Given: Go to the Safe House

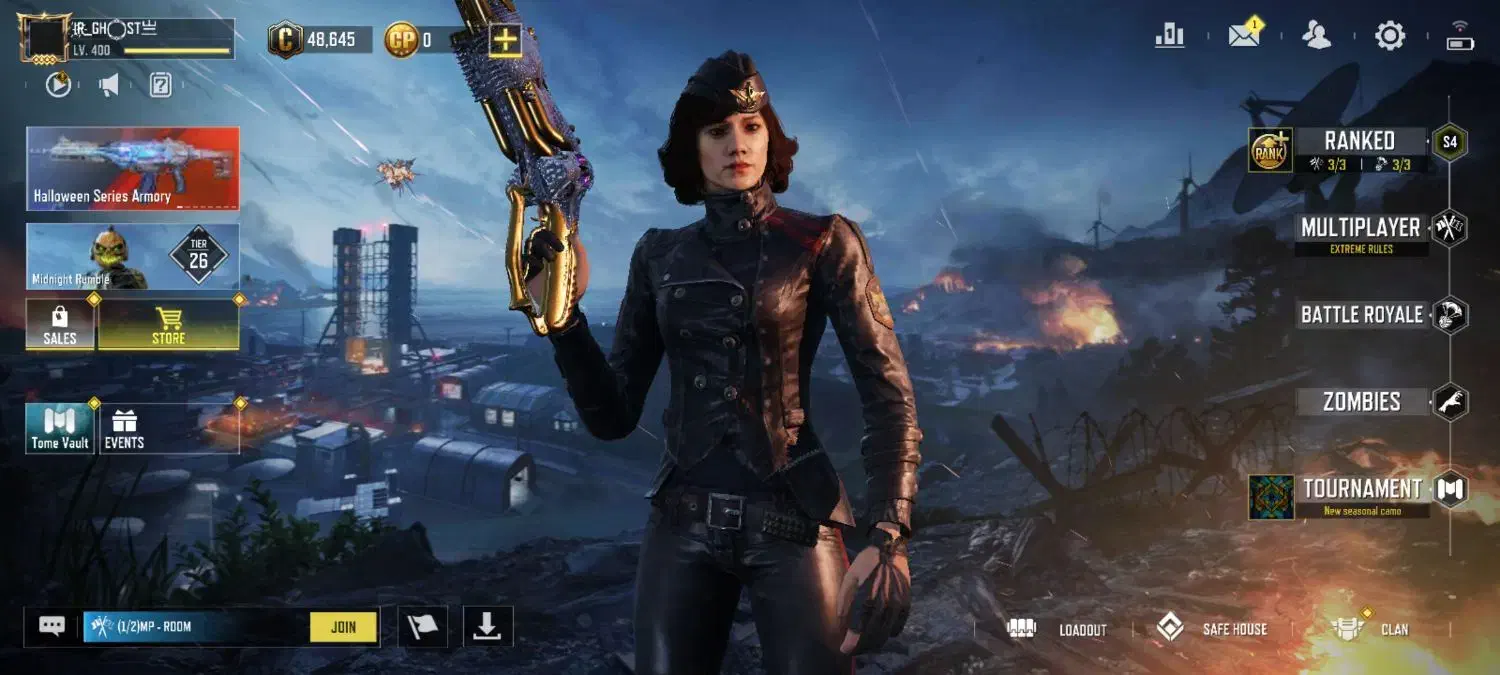Looking at the screenshot, I should tap(1212, 629).
